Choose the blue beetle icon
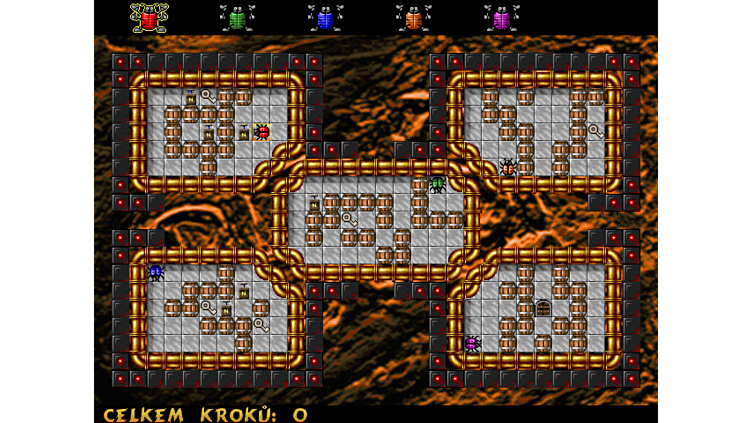This screenshot has width=752, height=423. tap(325, 18)
